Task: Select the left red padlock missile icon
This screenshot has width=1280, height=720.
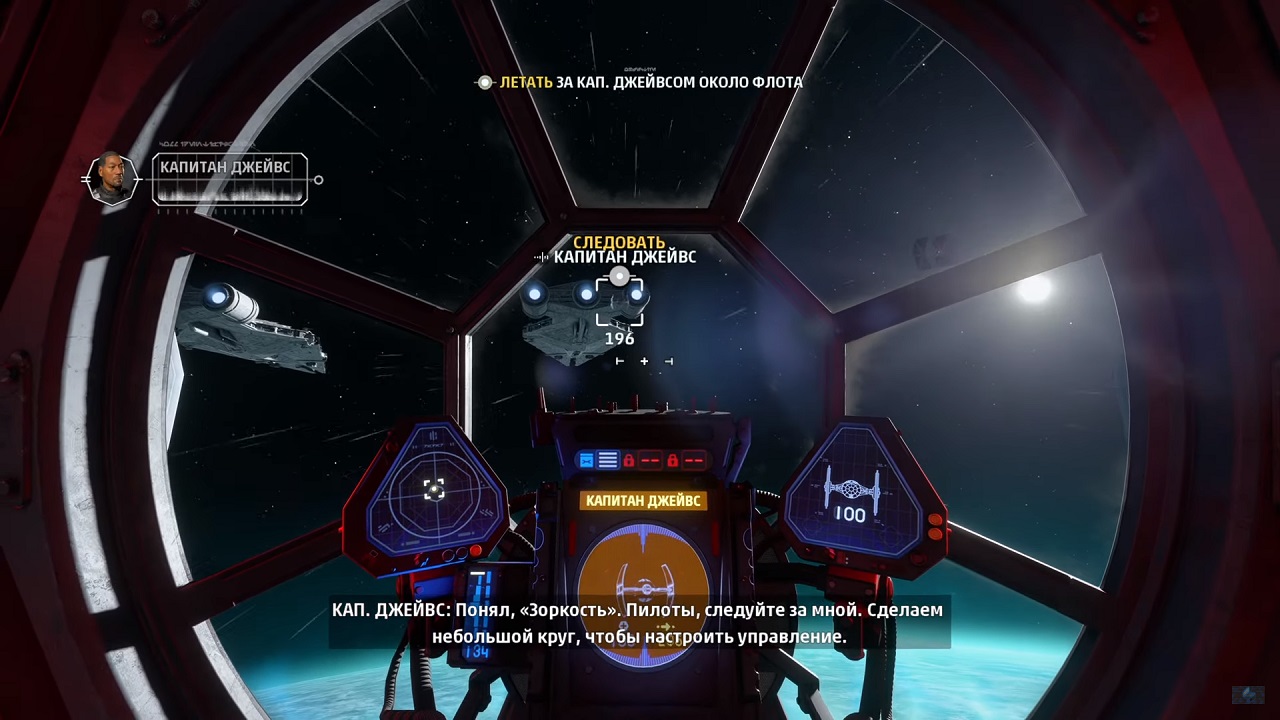Action: tap(630, 460)
